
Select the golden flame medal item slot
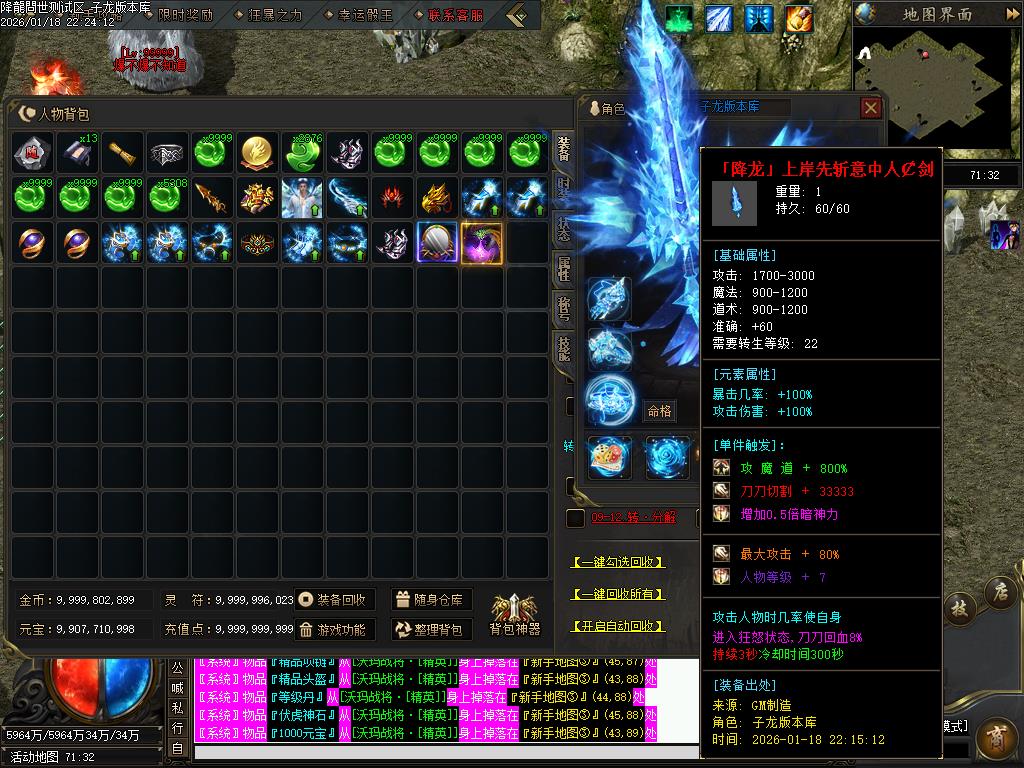pos(259,152)
